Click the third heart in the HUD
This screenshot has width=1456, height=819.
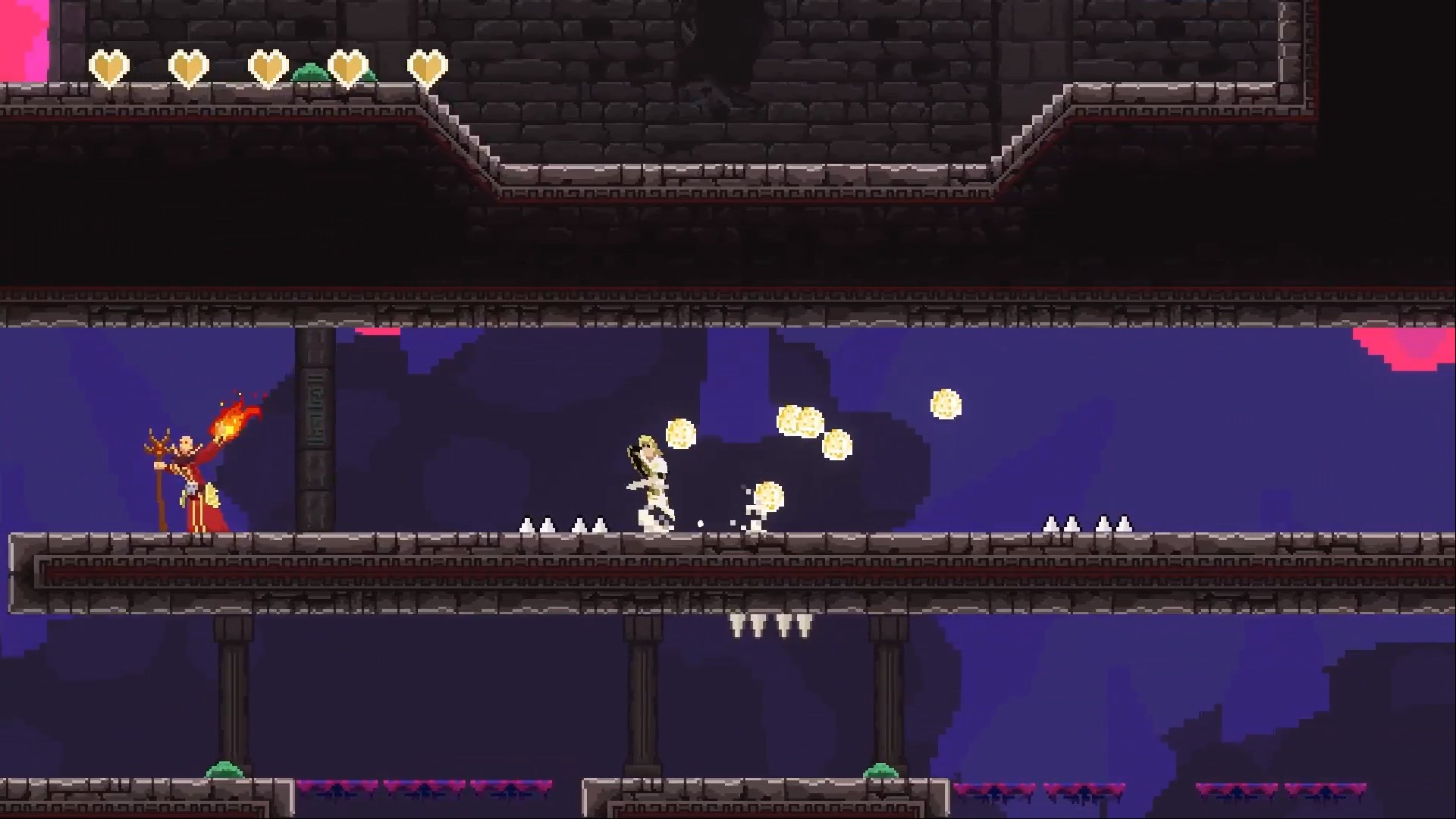[270, 68]
